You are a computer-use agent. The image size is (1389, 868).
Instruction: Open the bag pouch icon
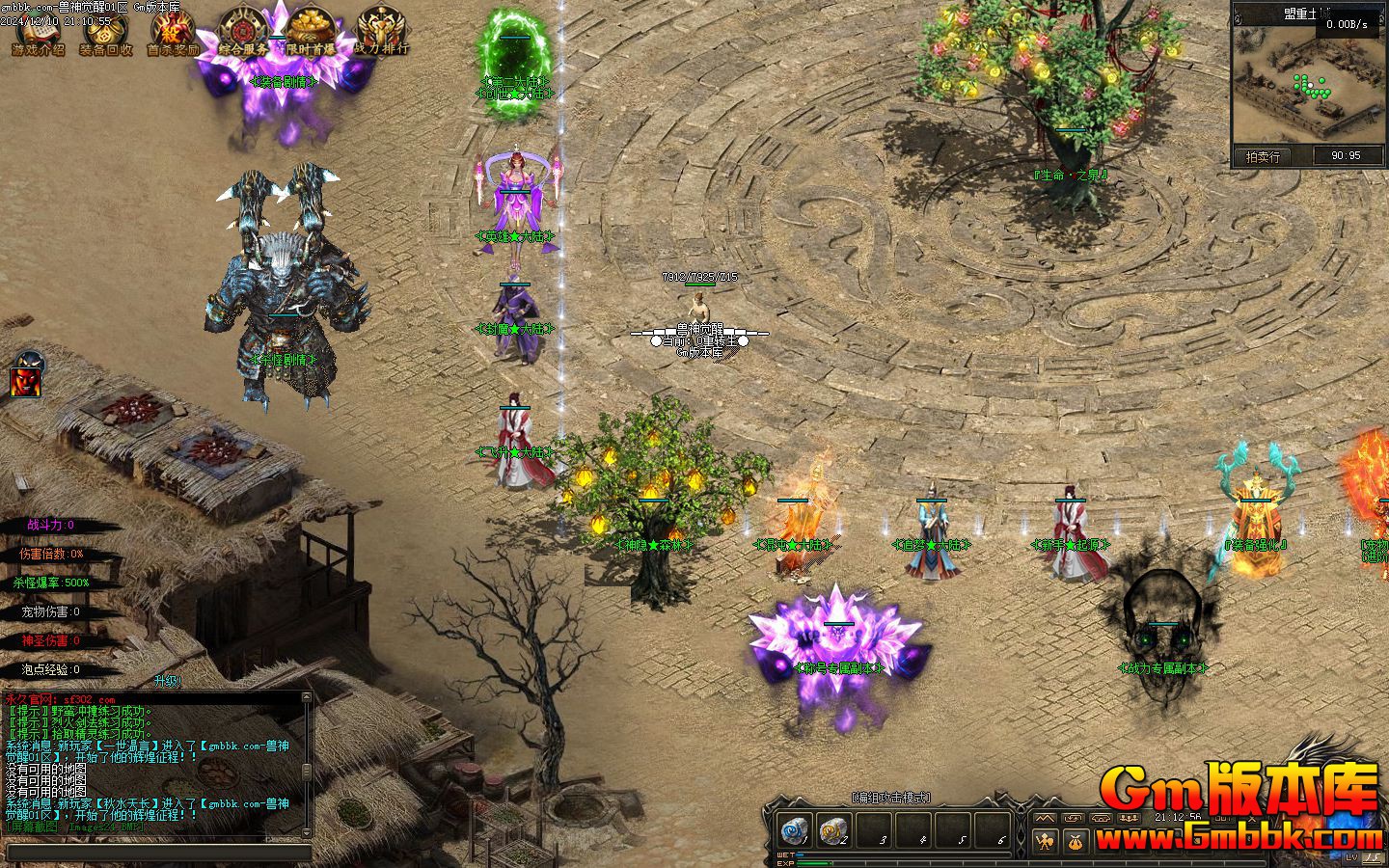pyautogui.click(x=1076, y=842)
